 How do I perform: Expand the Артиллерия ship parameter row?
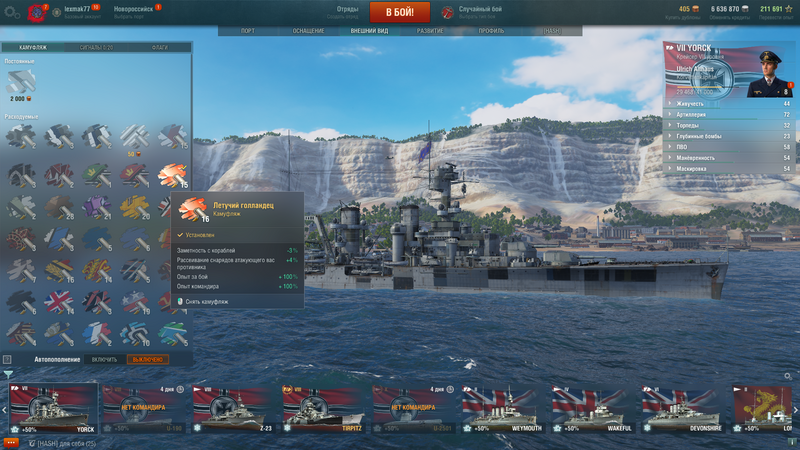point(729,114)
